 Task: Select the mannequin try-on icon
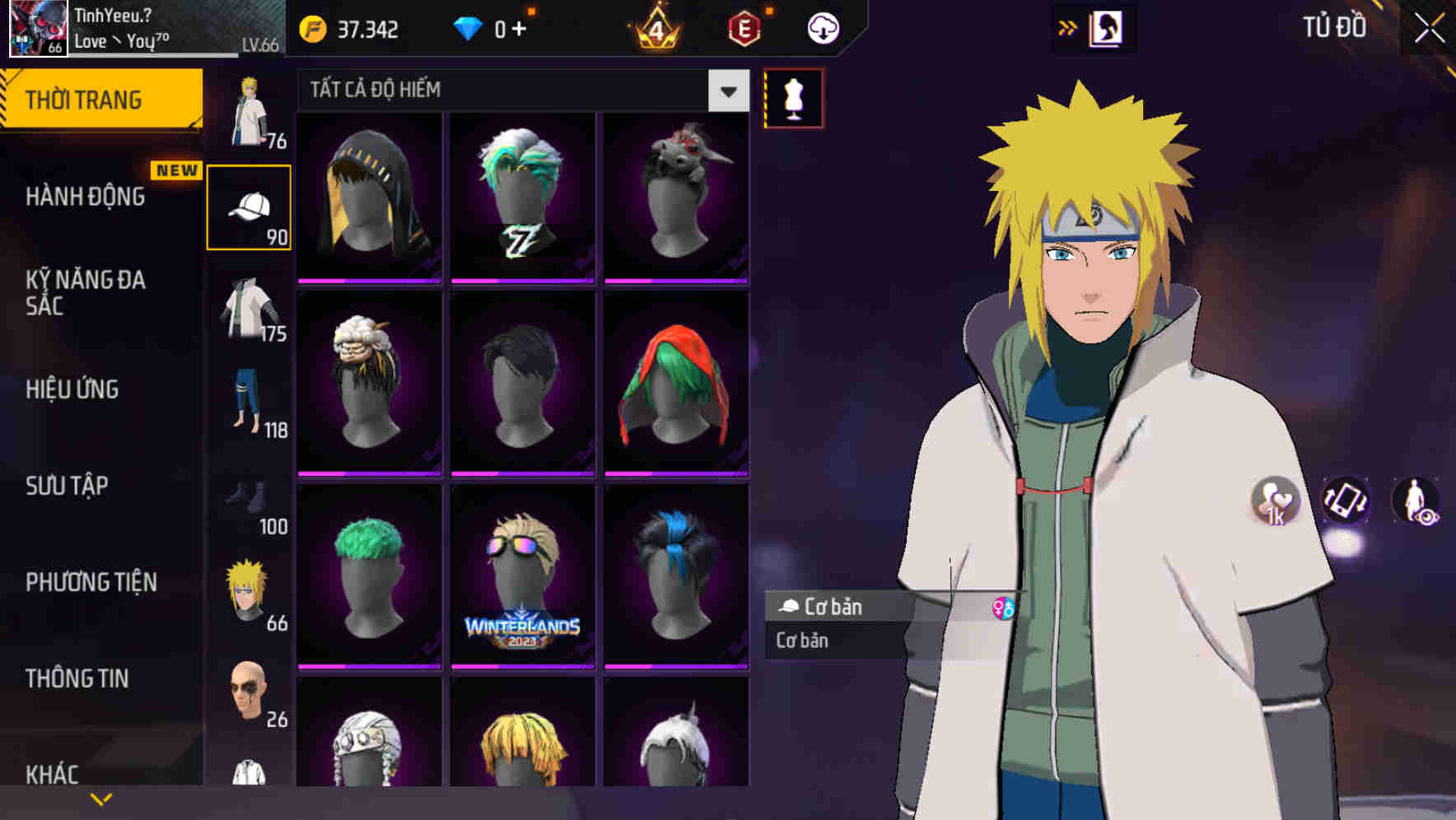(791, 97)
